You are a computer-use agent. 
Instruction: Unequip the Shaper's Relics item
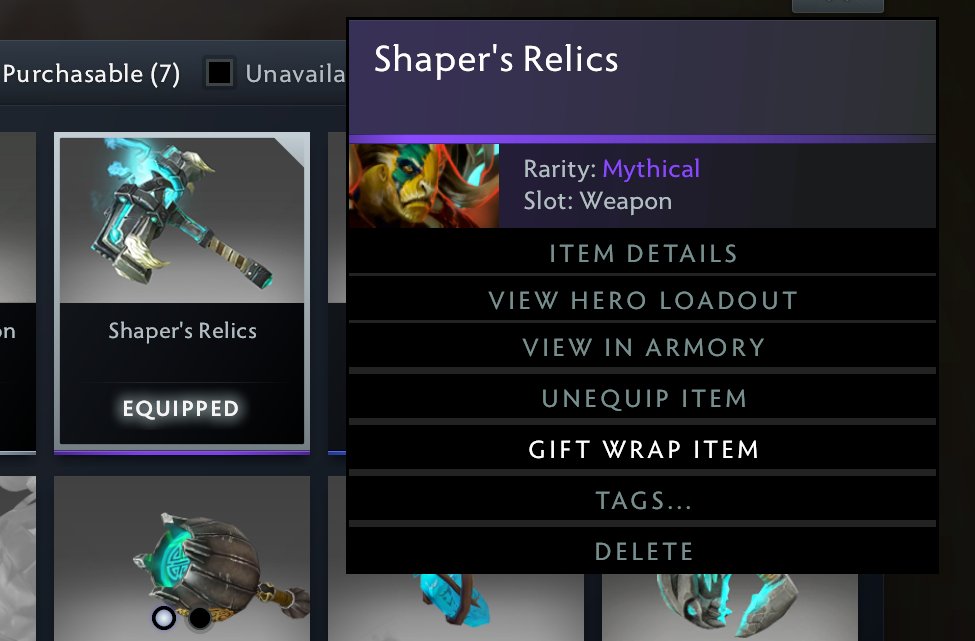(642, 399)
